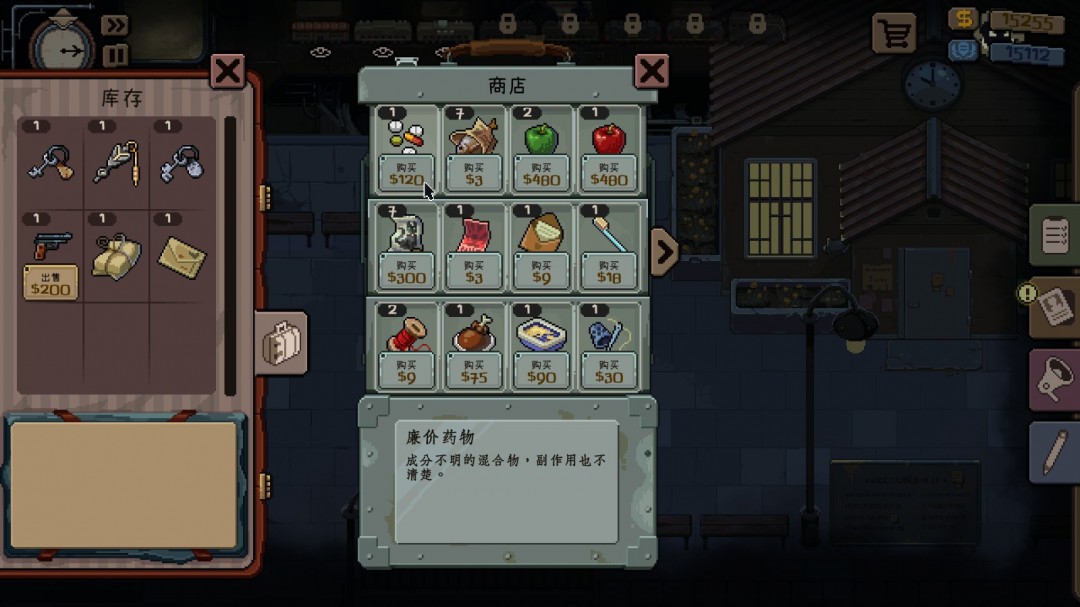Sell the pistol for $200

(51, 283)
